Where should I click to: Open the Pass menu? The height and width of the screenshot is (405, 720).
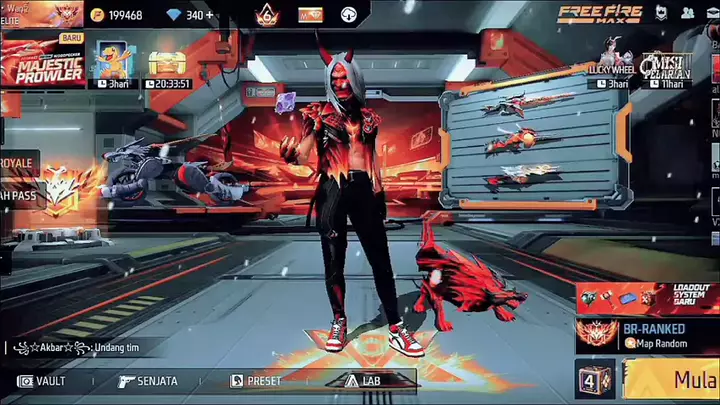[x=25, y=195]
